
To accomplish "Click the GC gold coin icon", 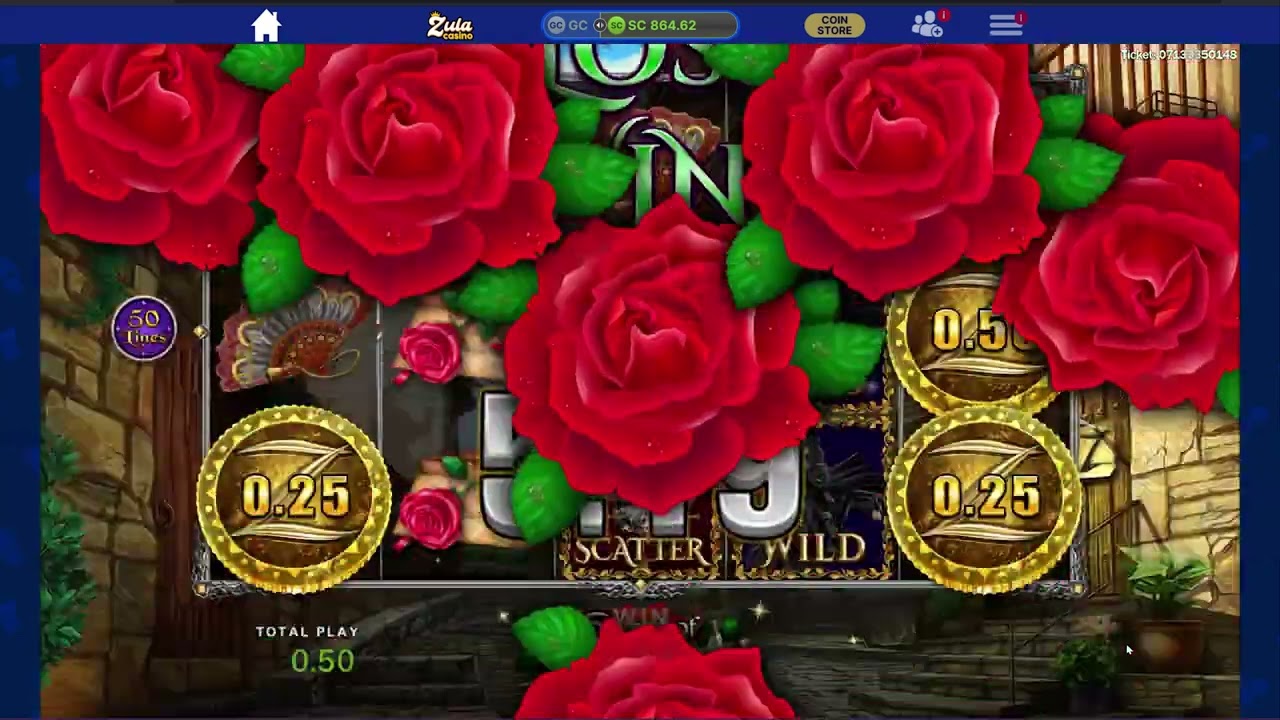I will click(557, 25).
